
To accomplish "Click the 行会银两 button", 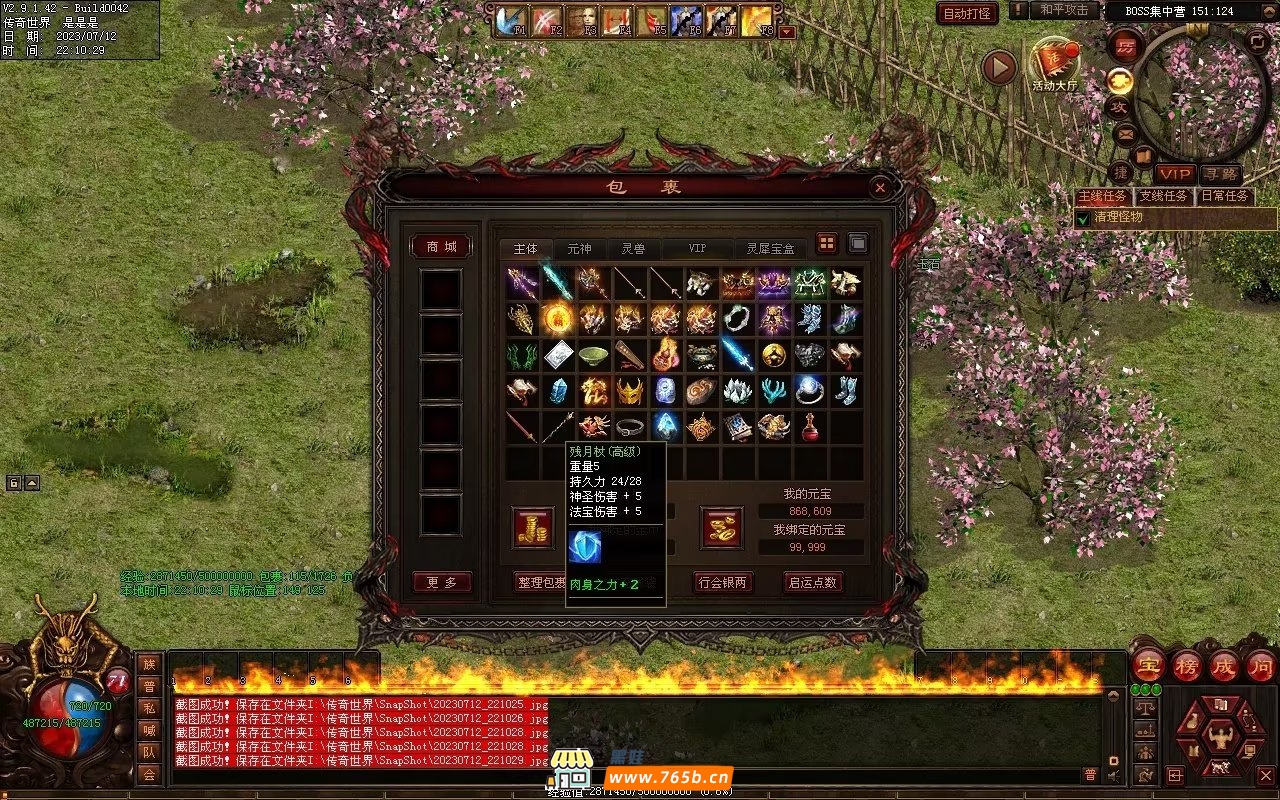I will pos(723,583).
